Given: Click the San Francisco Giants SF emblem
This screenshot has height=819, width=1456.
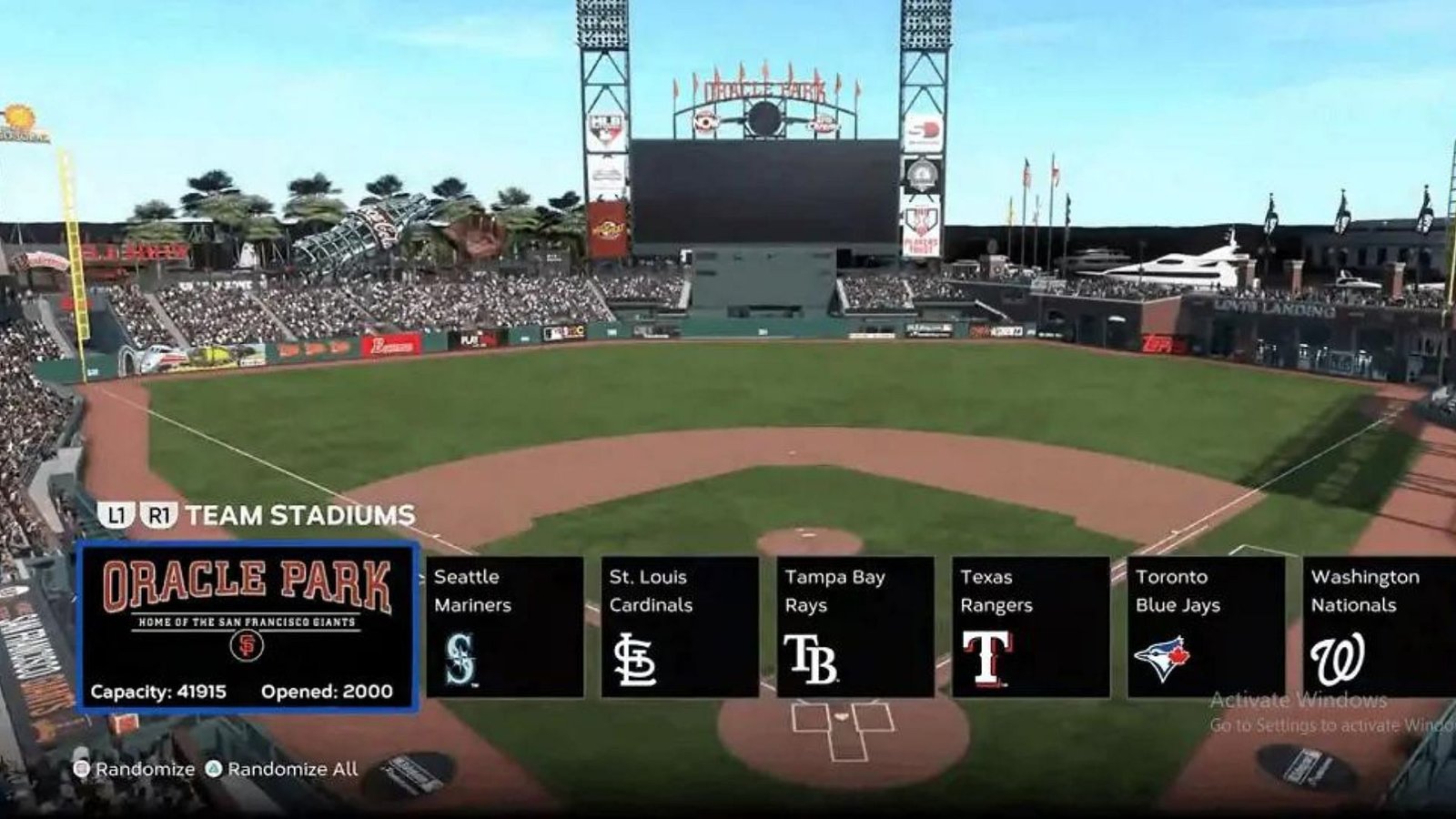Looking at the screenshot, I should pos(248,645).
